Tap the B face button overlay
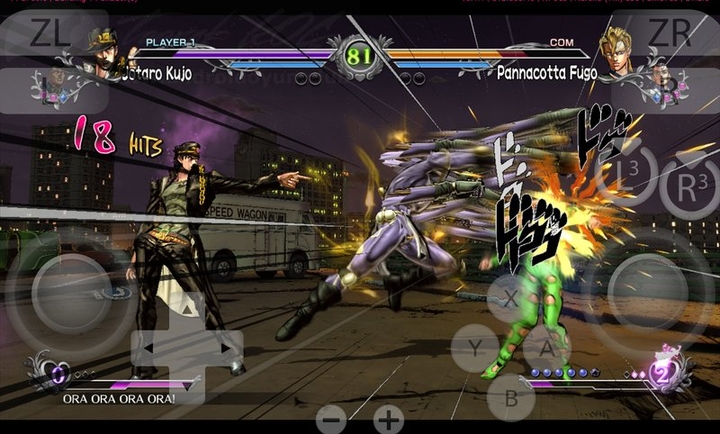This screenshot has width=720, height=434. tap(510, 397)
